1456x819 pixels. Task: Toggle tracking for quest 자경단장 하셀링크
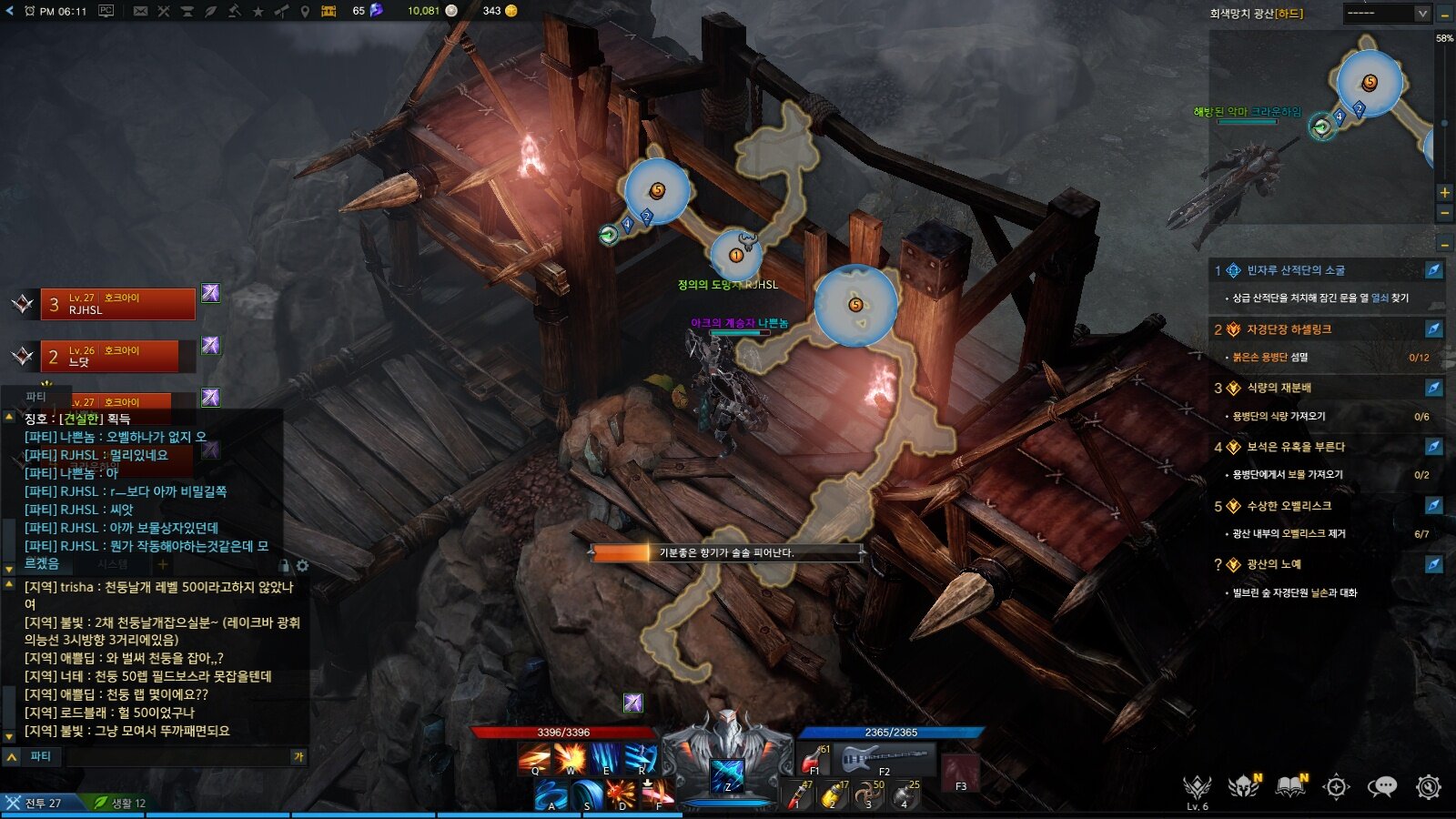(1433, 329)
